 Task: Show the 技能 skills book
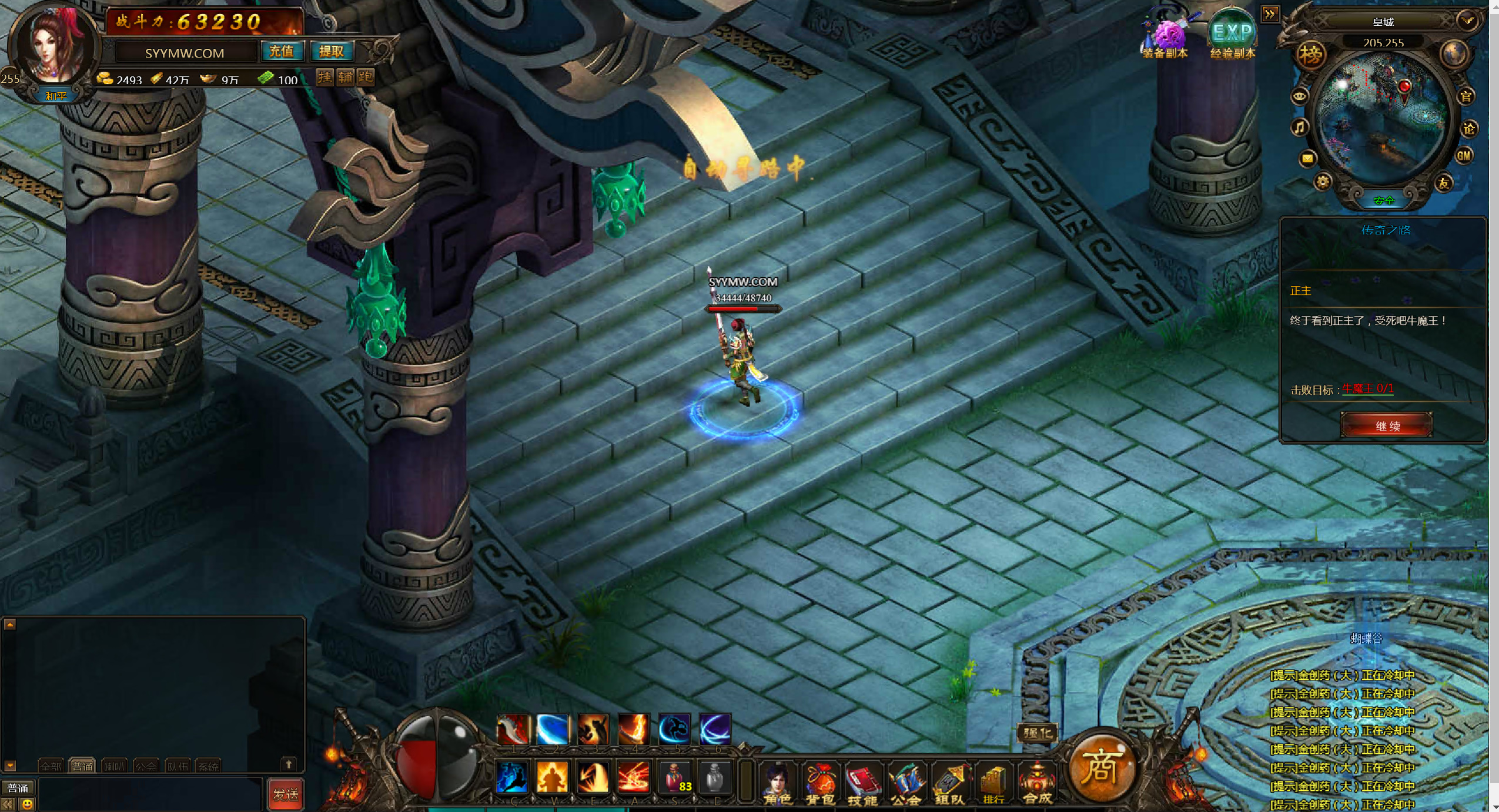tap(862, 783)
